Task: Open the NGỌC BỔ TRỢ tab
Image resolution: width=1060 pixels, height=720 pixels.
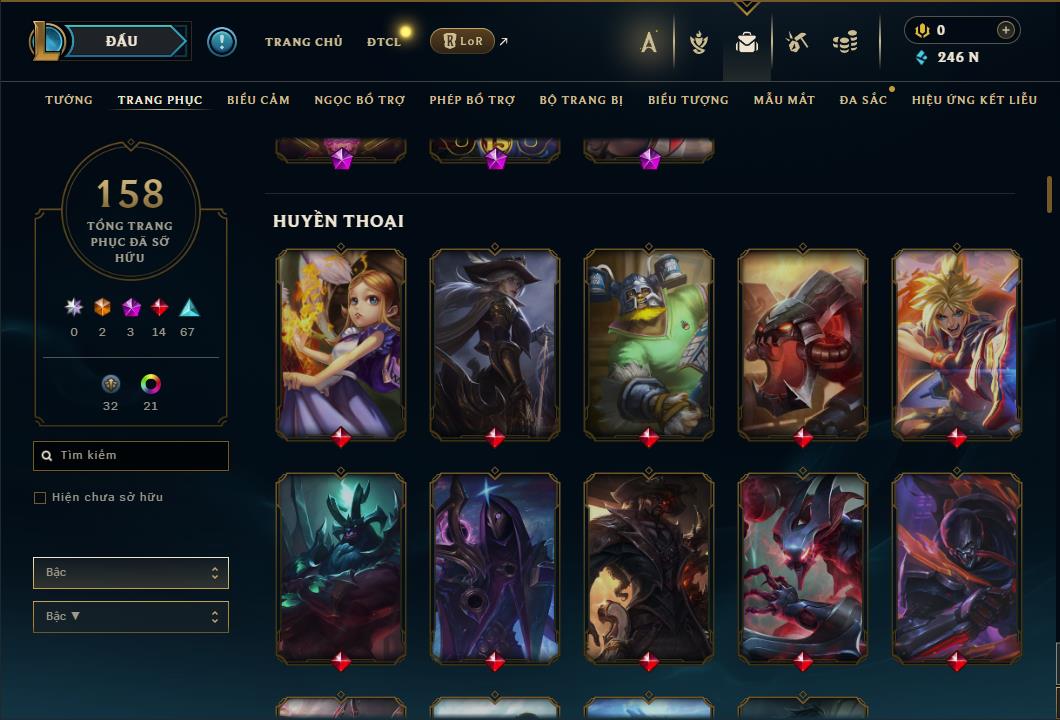Action: point(359,100)
